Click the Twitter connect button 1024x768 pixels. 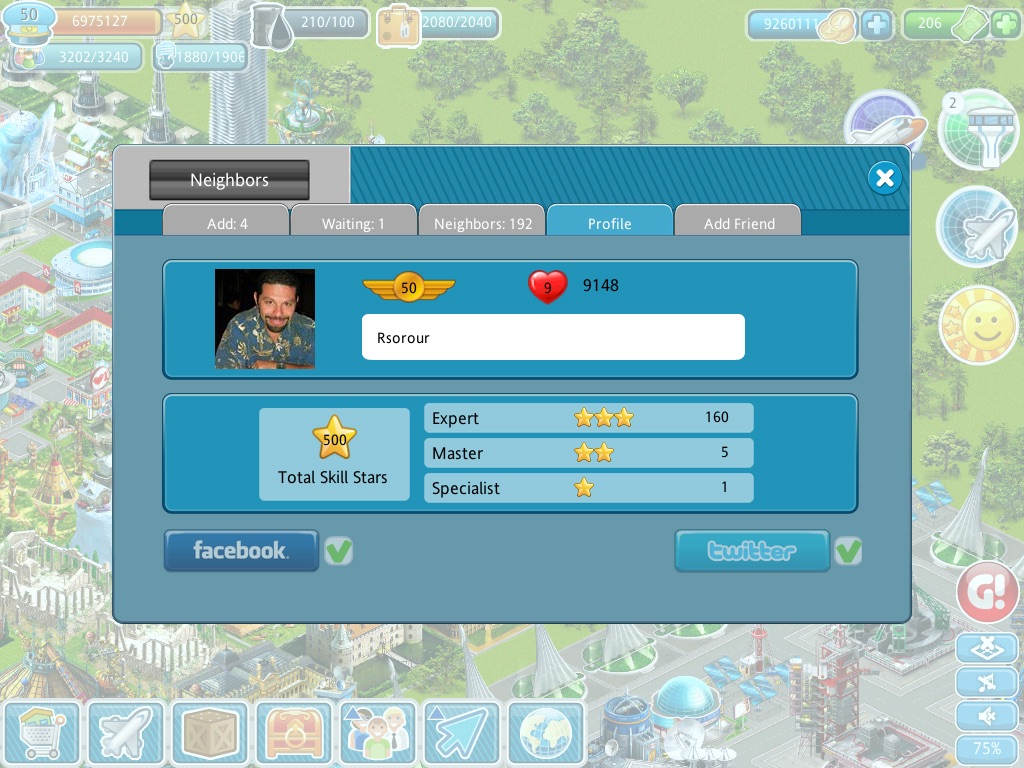(x=752, y=550)
